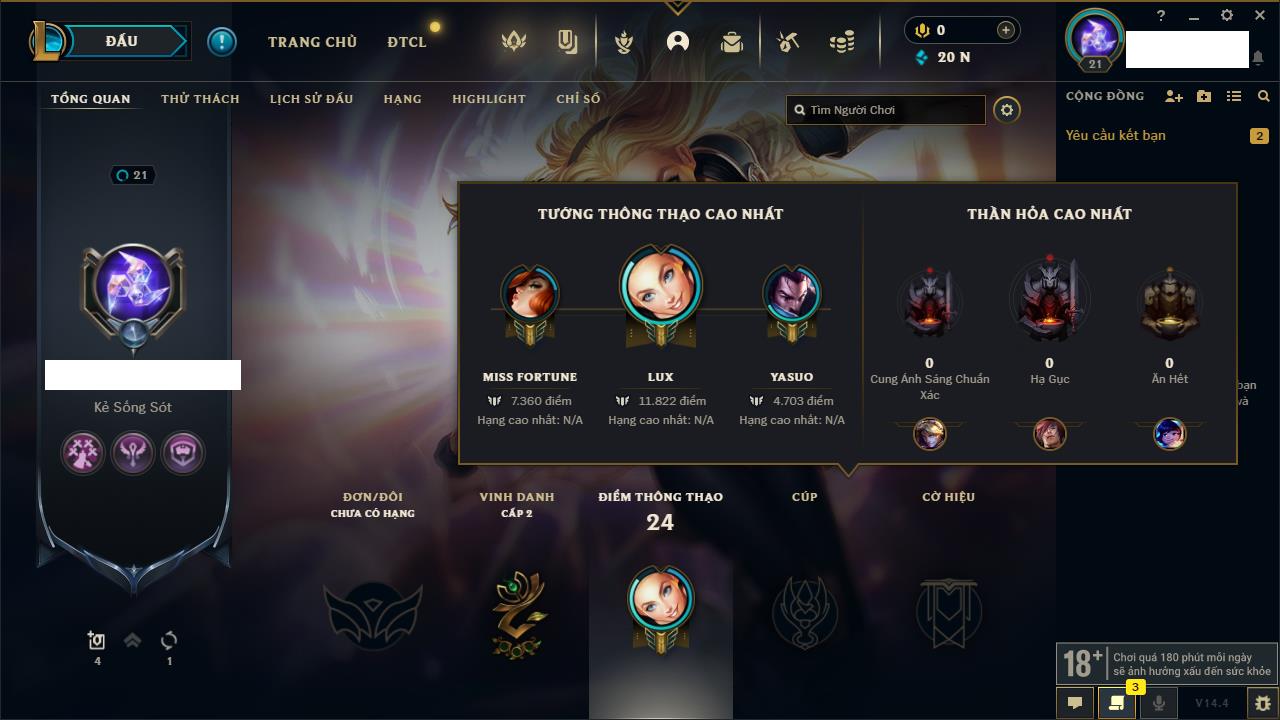Open Yêu cầu kết bạn friend requests

coord(1115,135)
